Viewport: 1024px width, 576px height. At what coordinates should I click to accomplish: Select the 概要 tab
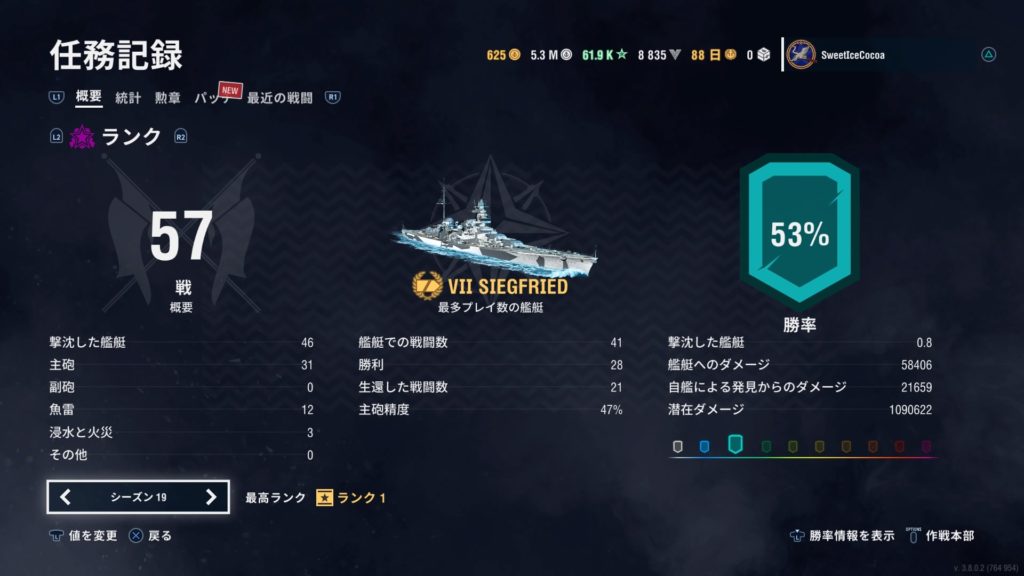pos(89,98)
